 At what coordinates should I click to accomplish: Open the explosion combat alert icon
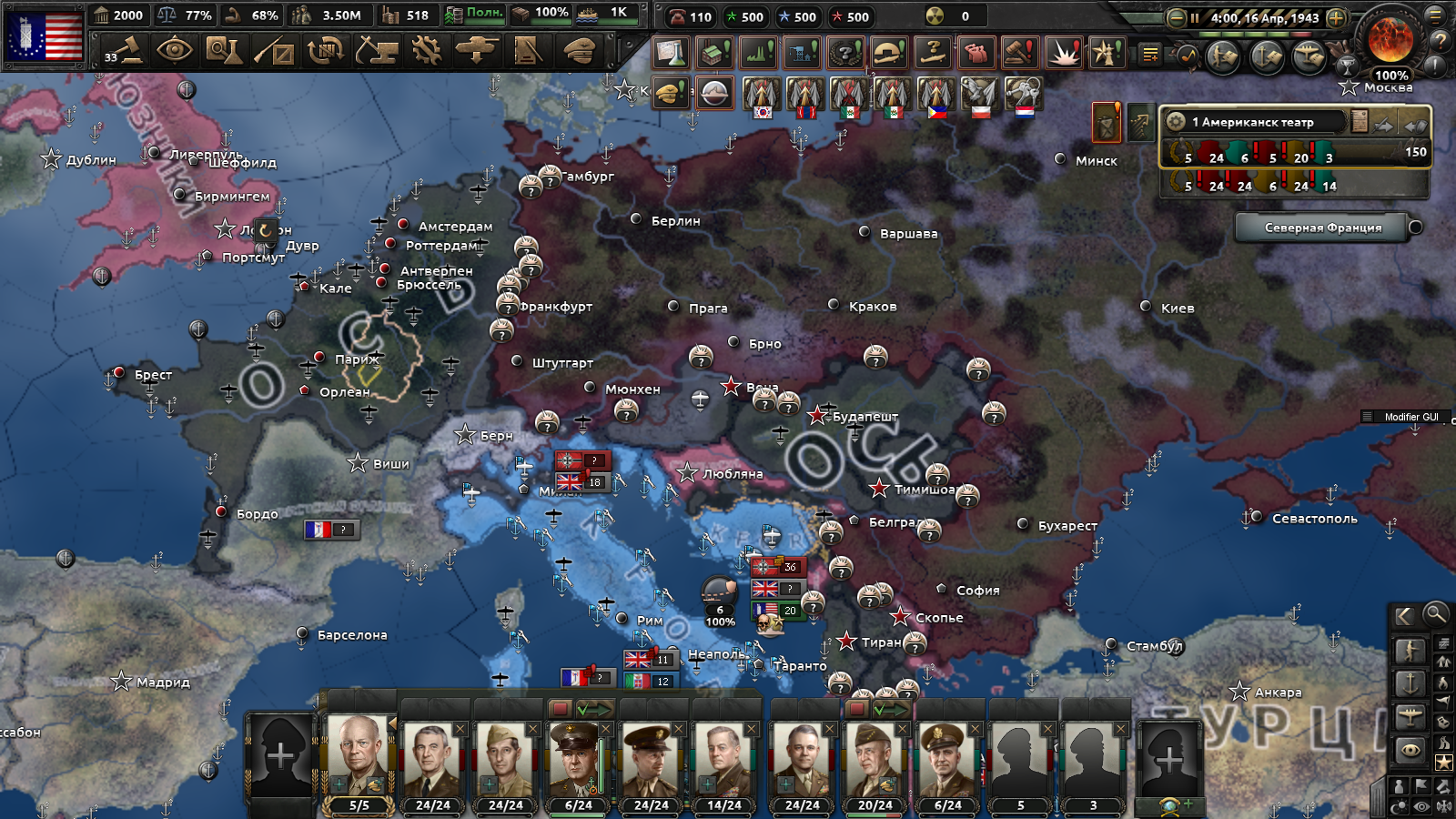pyautogui.click(x=1063, y=53)
